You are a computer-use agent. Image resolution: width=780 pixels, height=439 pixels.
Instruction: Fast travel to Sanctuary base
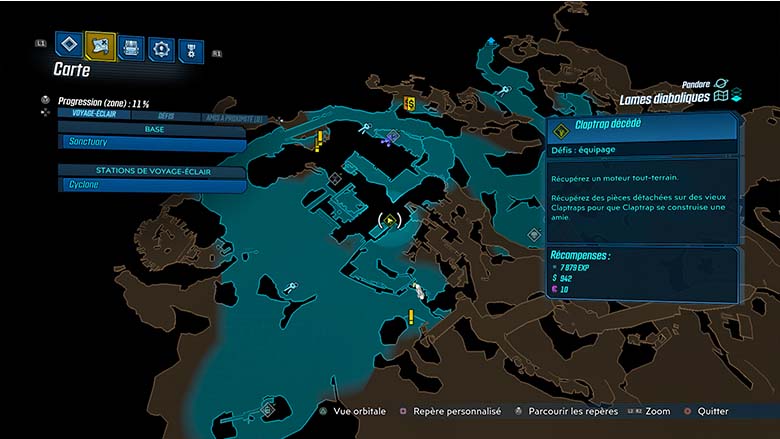152,143
